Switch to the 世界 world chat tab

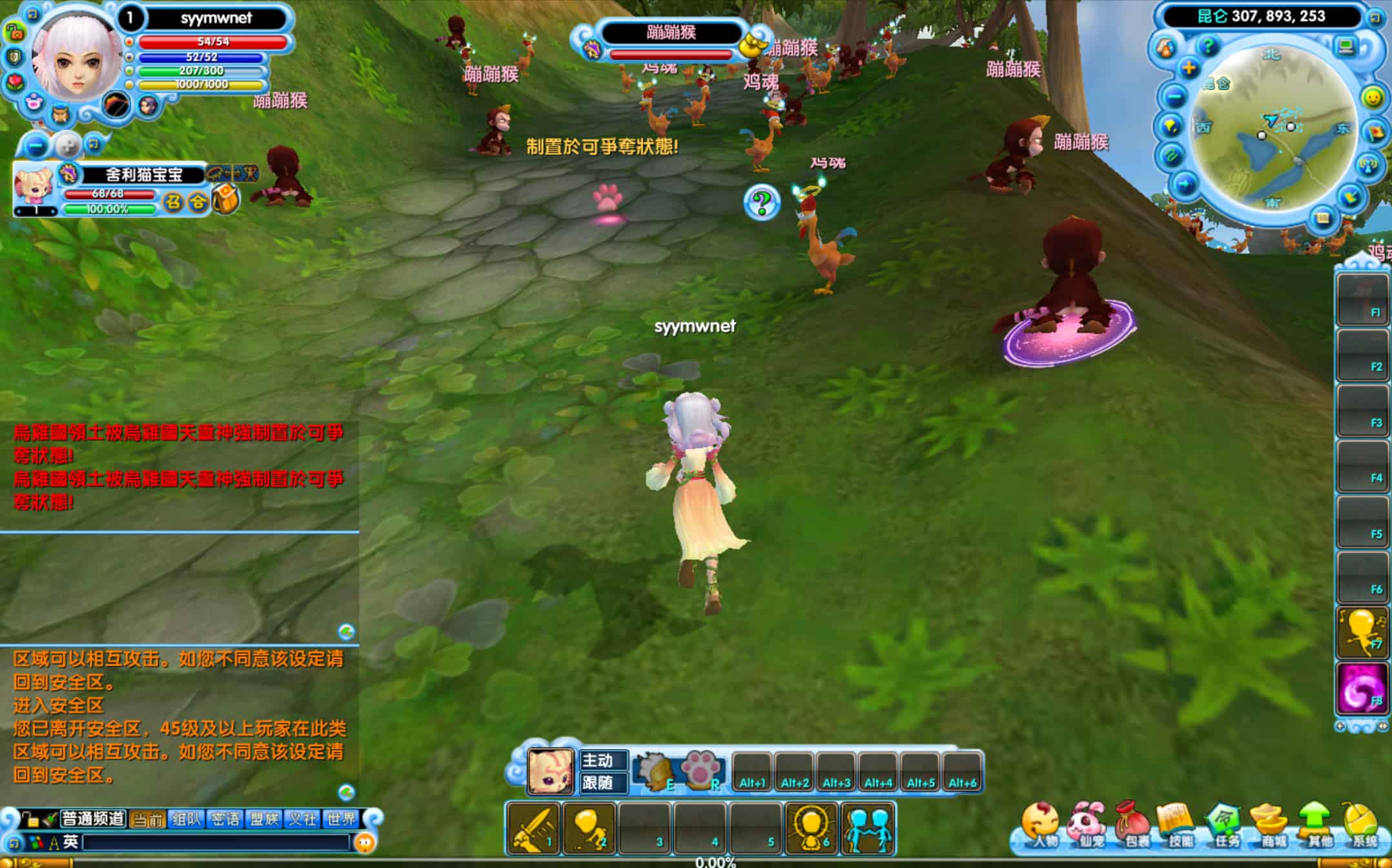(x=342, y=819)
